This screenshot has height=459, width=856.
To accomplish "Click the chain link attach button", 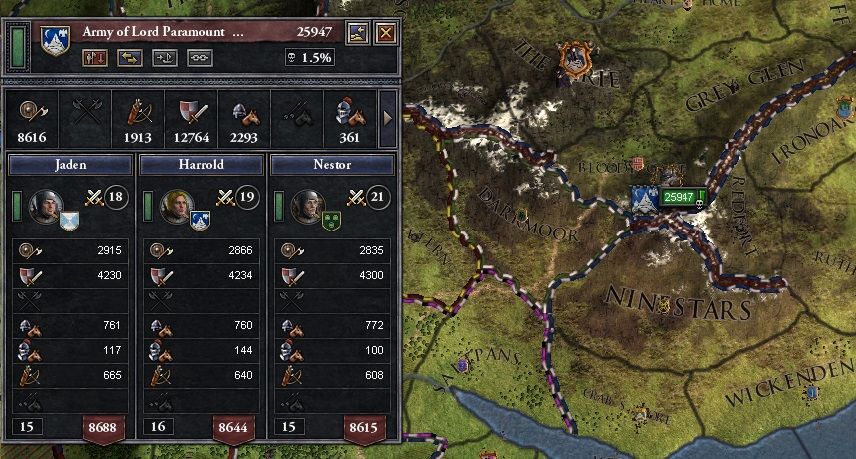I will 200,58.
